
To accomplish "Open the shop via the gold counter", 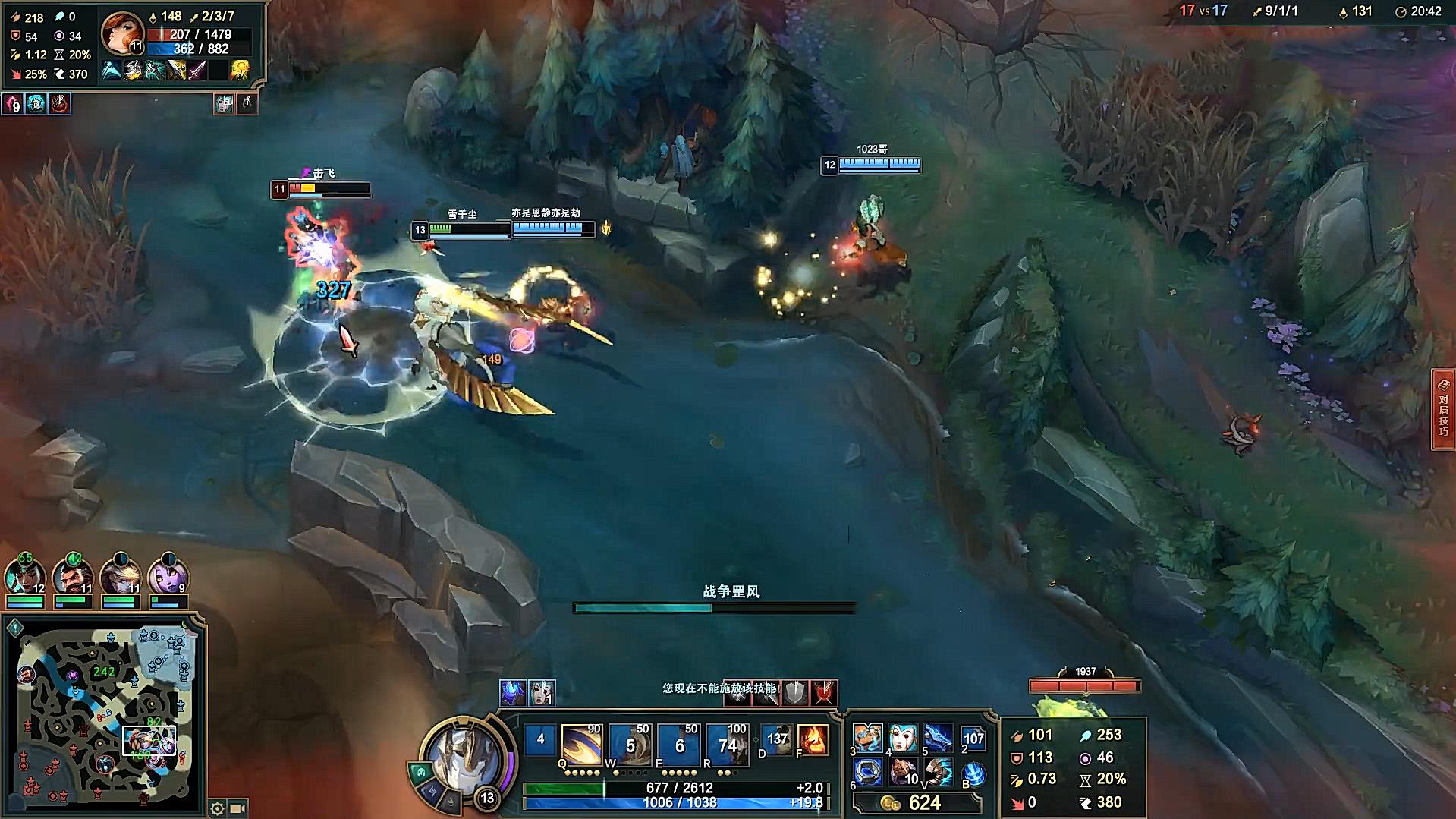I will (917, 803).
